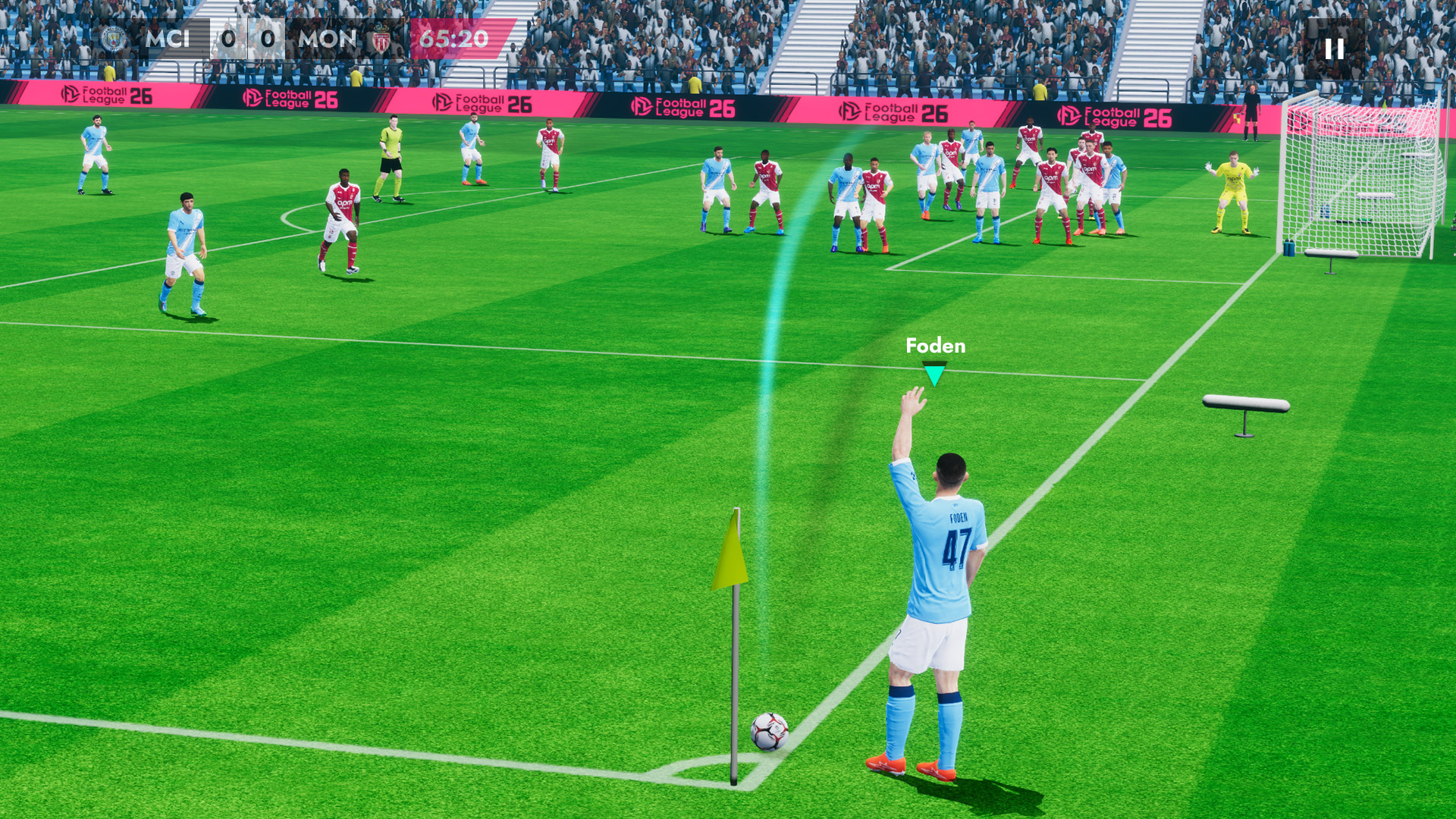Select the teal Foden player indicator arrow
This screenshot has height=819, width=1456.
pyautogui.click(x=935, y=373)
